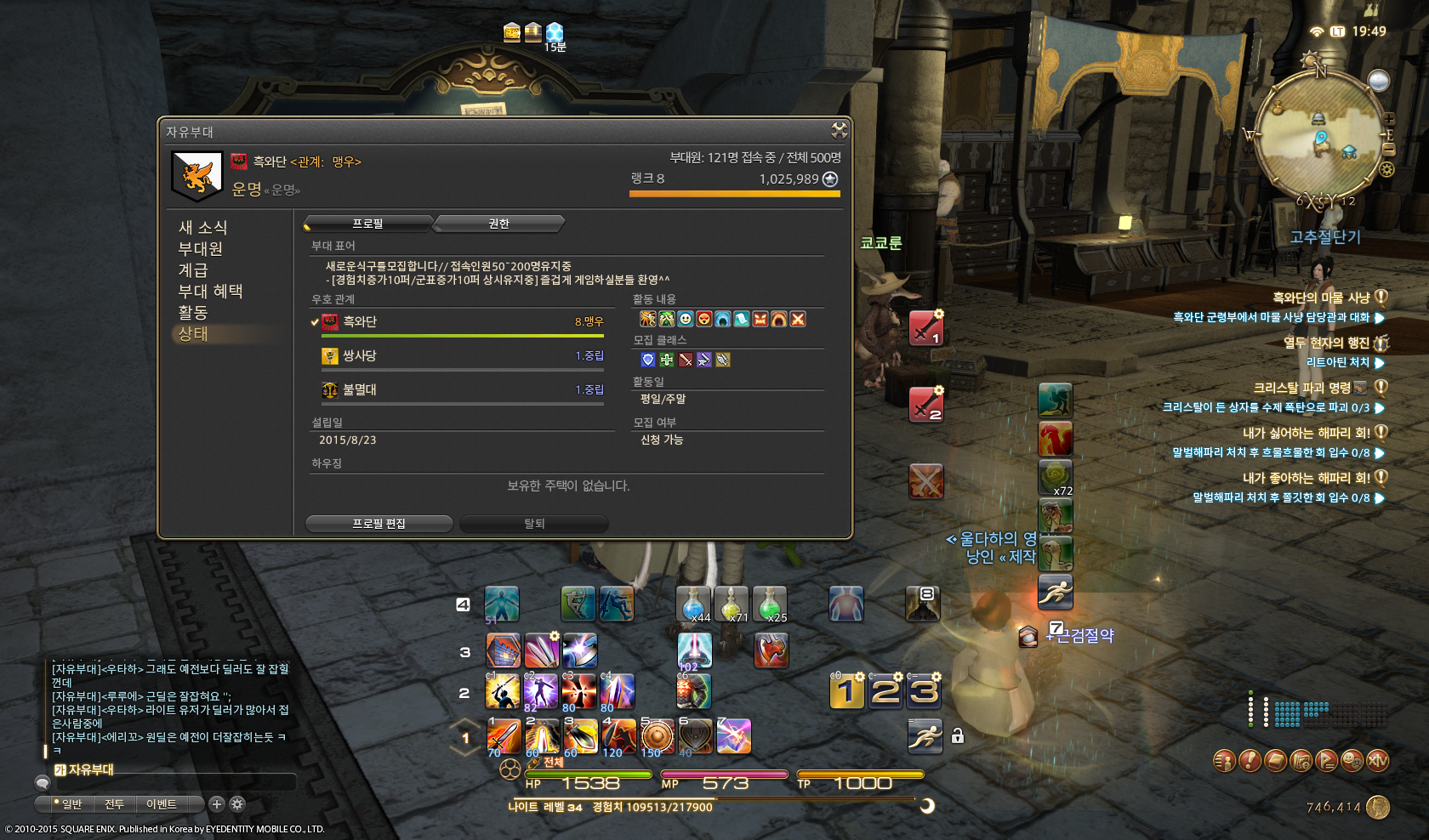
Task: Select the 불멸대 relation row
Action: 462,390
